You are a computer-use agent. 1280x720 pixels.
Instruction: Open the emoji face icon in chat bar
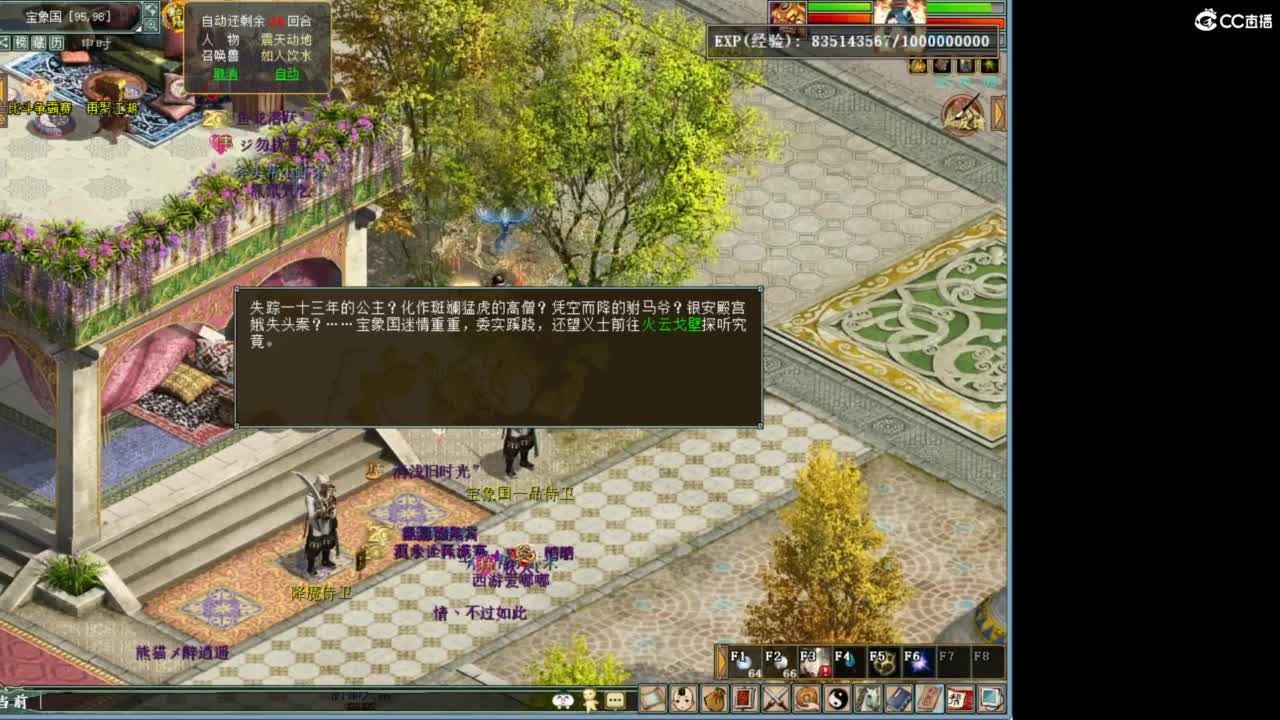pyautogui.click(x=562, y=699)
